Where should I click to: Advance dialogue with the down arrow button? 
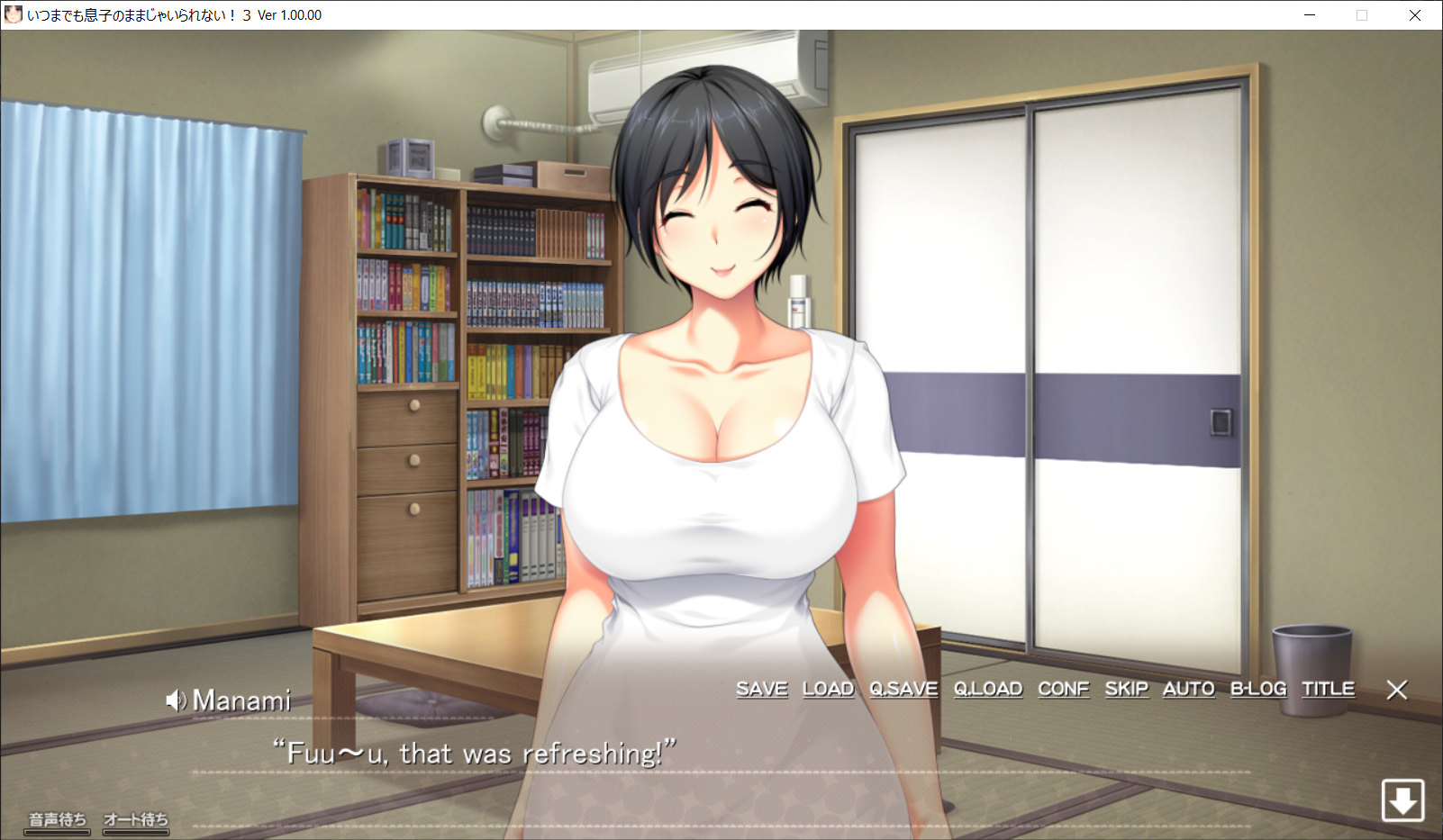click(x=1402, y=799)
